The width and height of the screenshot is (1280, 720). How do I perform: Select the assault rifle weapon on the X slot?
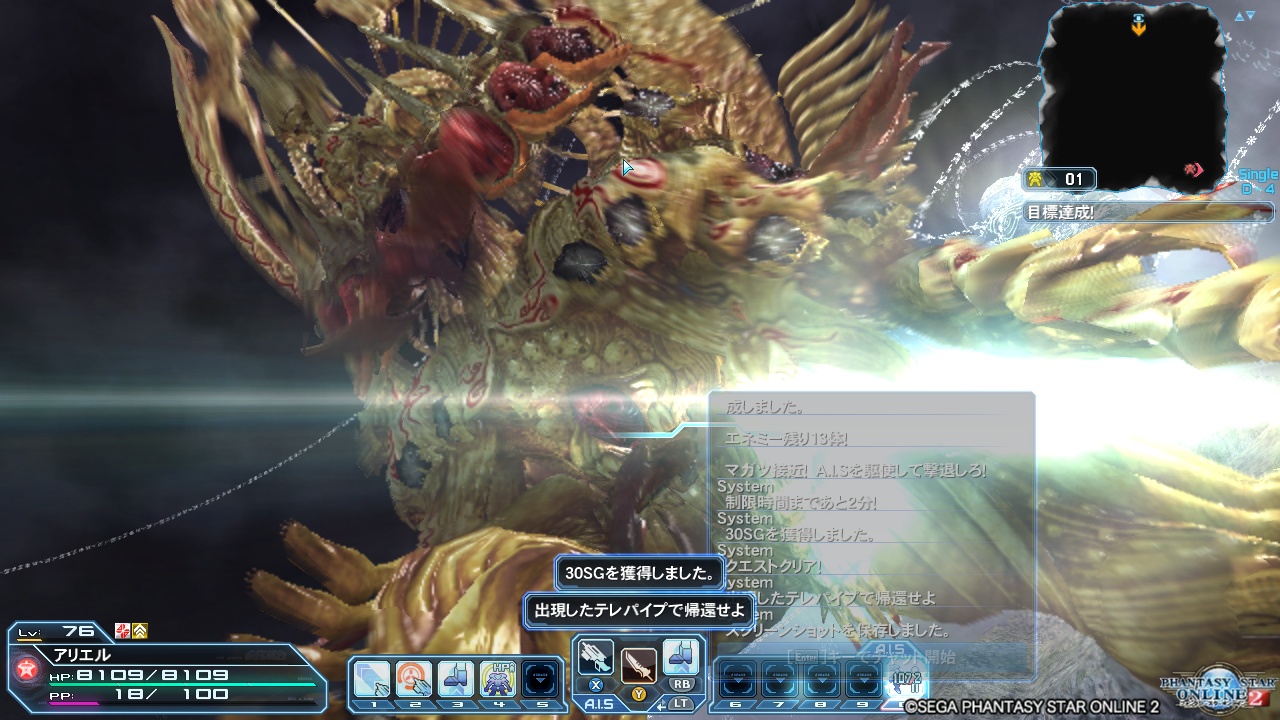click(595, 656)
